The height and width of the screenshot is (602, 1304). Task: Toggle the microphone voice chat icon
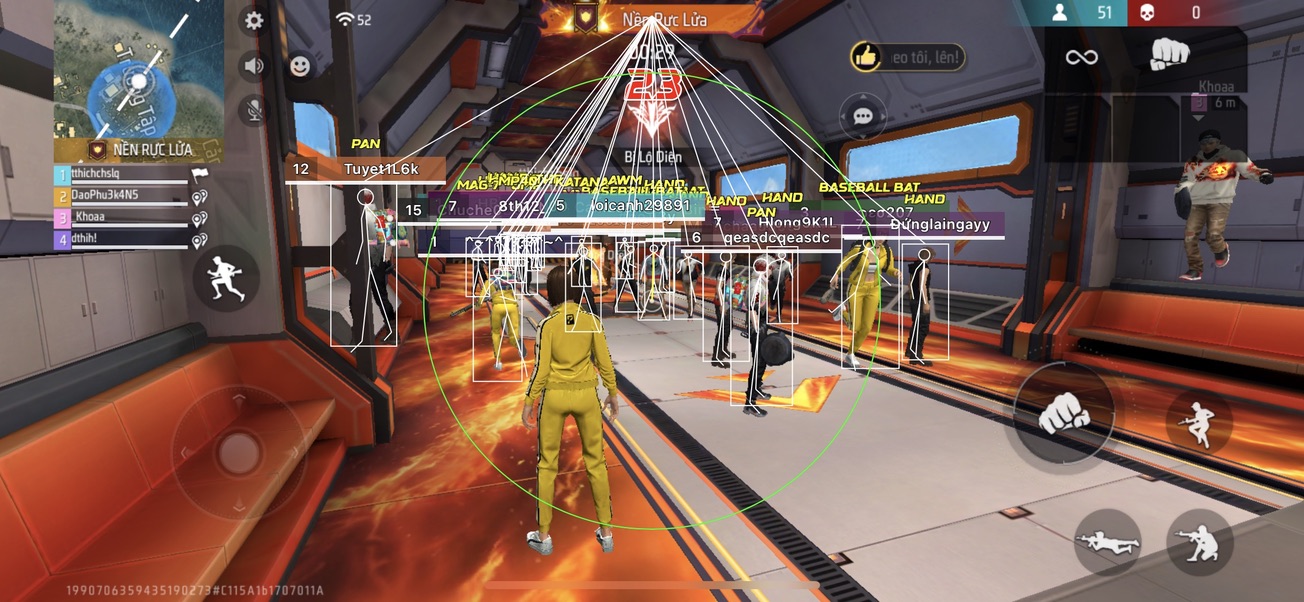click(x=254, y=109)
